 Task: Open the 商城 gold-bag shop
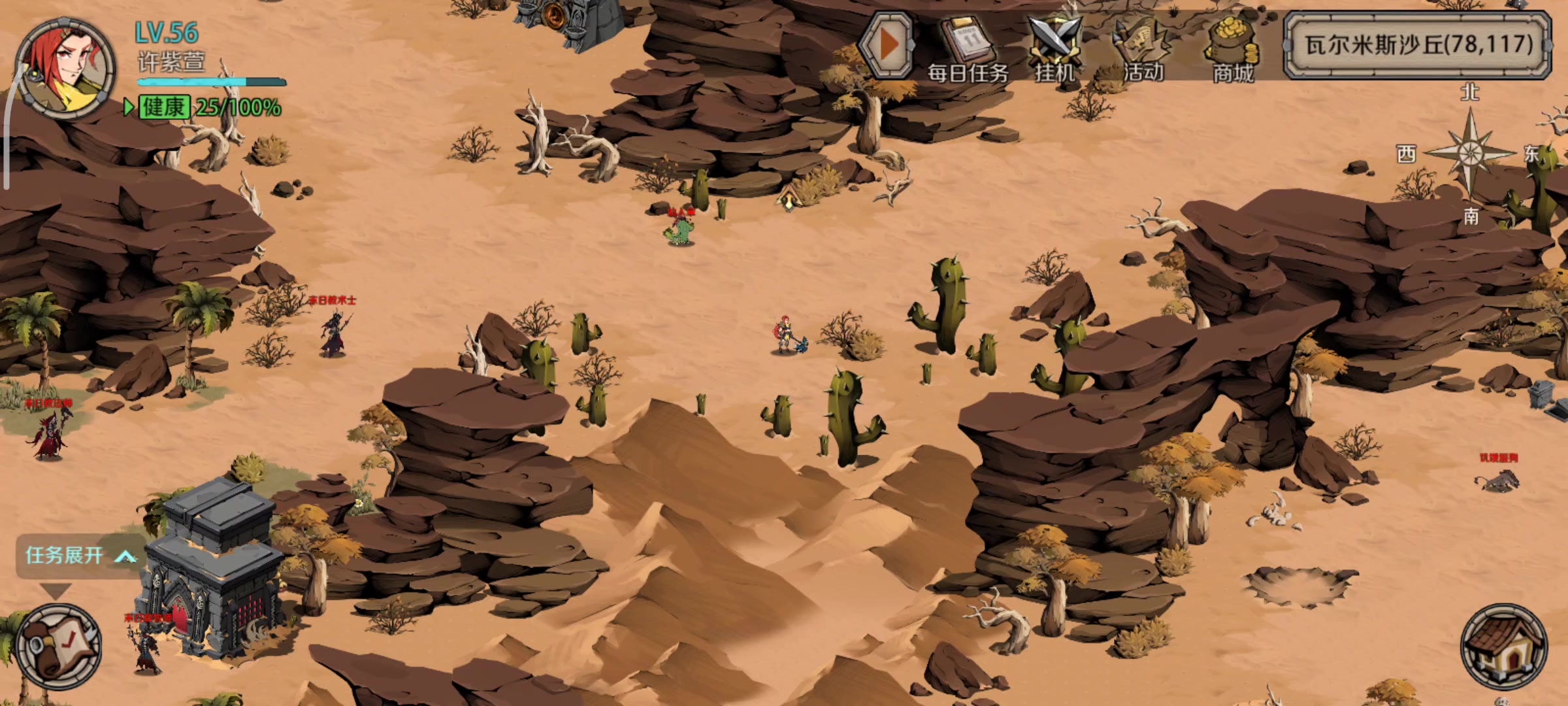1232,49
